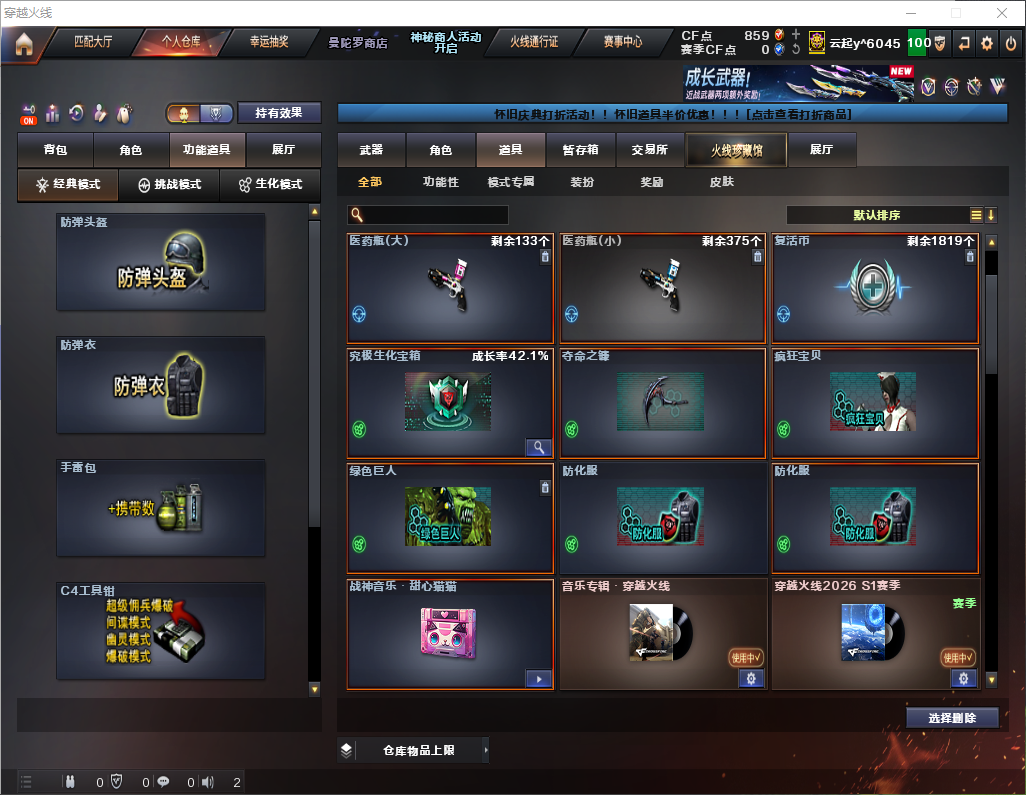Click the 选择删除 select-delete button
This screenshot has width=1026, height=795.
pyautogui.click(x=952, y=718)
